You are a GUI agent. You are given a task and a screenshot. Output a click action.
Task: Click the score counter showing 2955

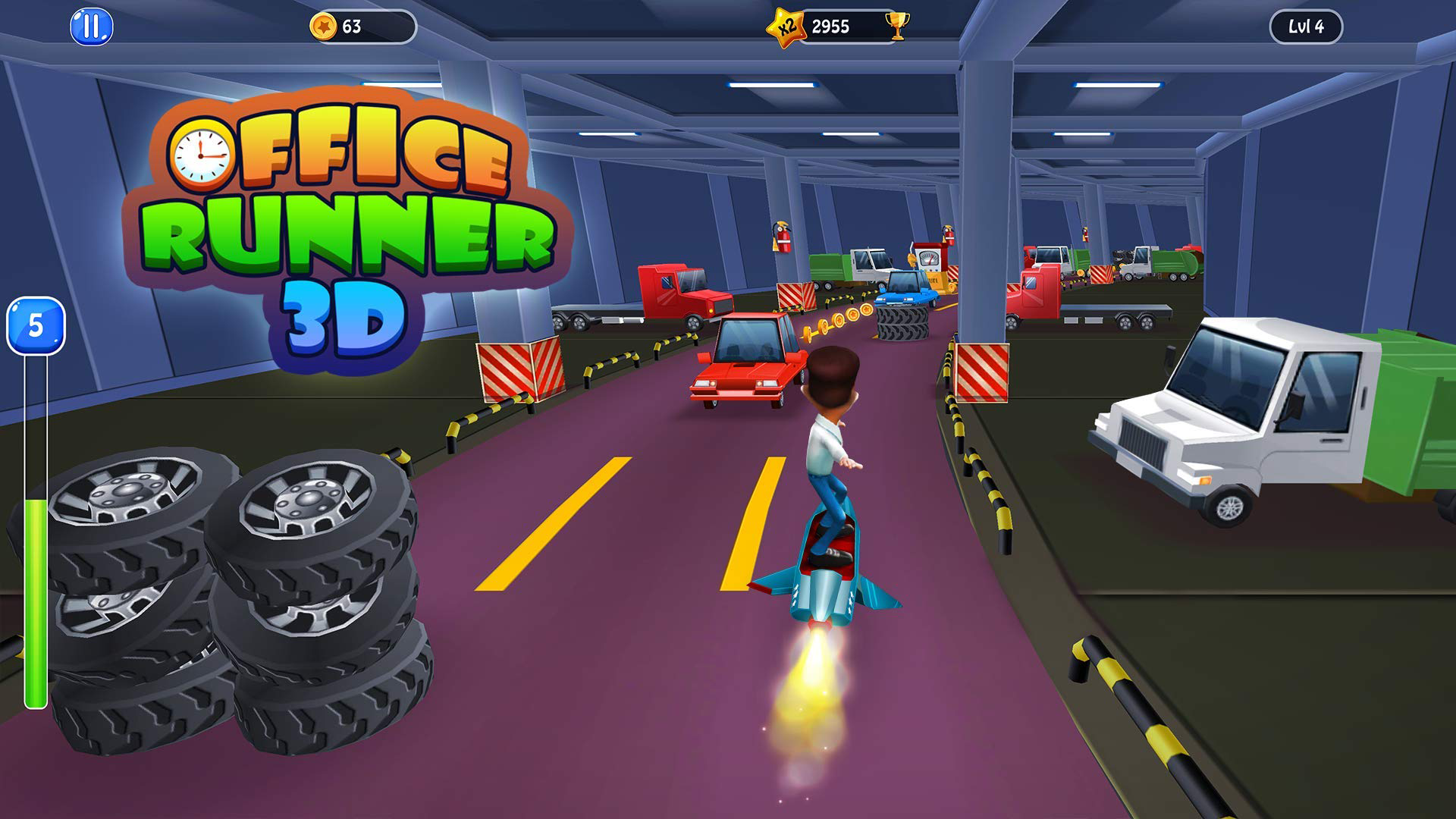tap(831, 25)
